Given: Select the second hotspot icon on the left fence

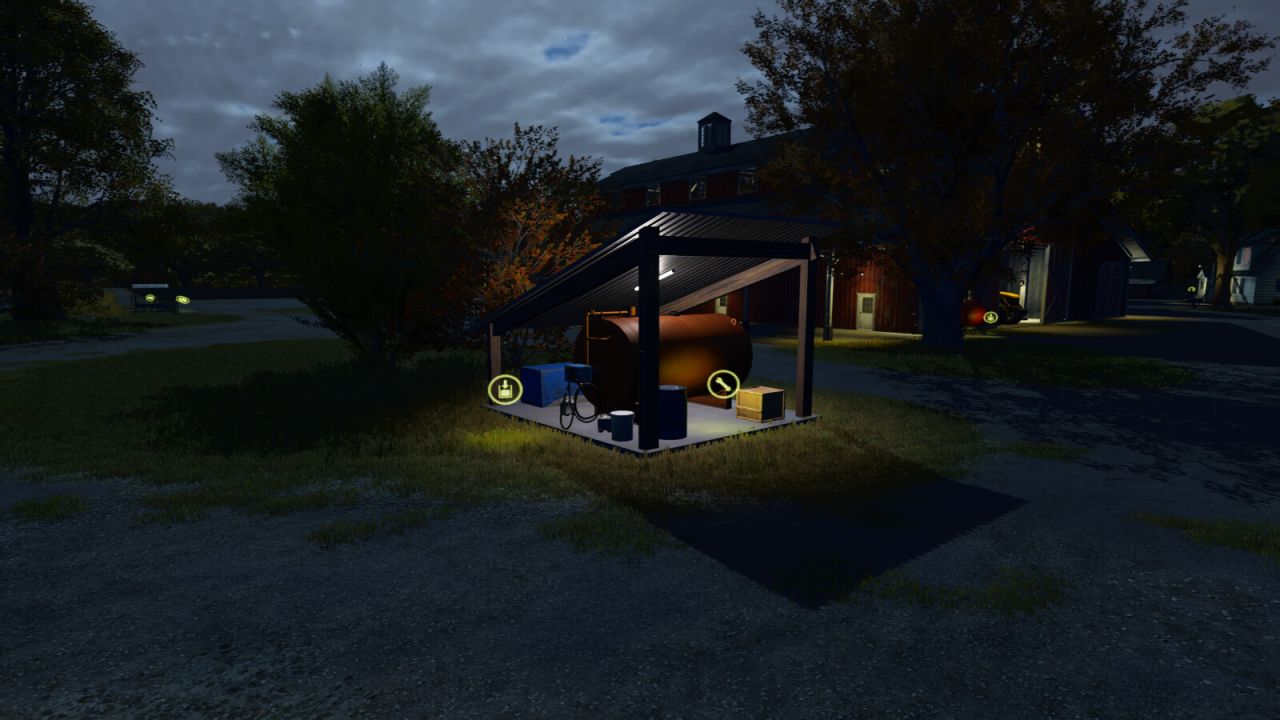Looking at the screenshot, I should [182, 300].
